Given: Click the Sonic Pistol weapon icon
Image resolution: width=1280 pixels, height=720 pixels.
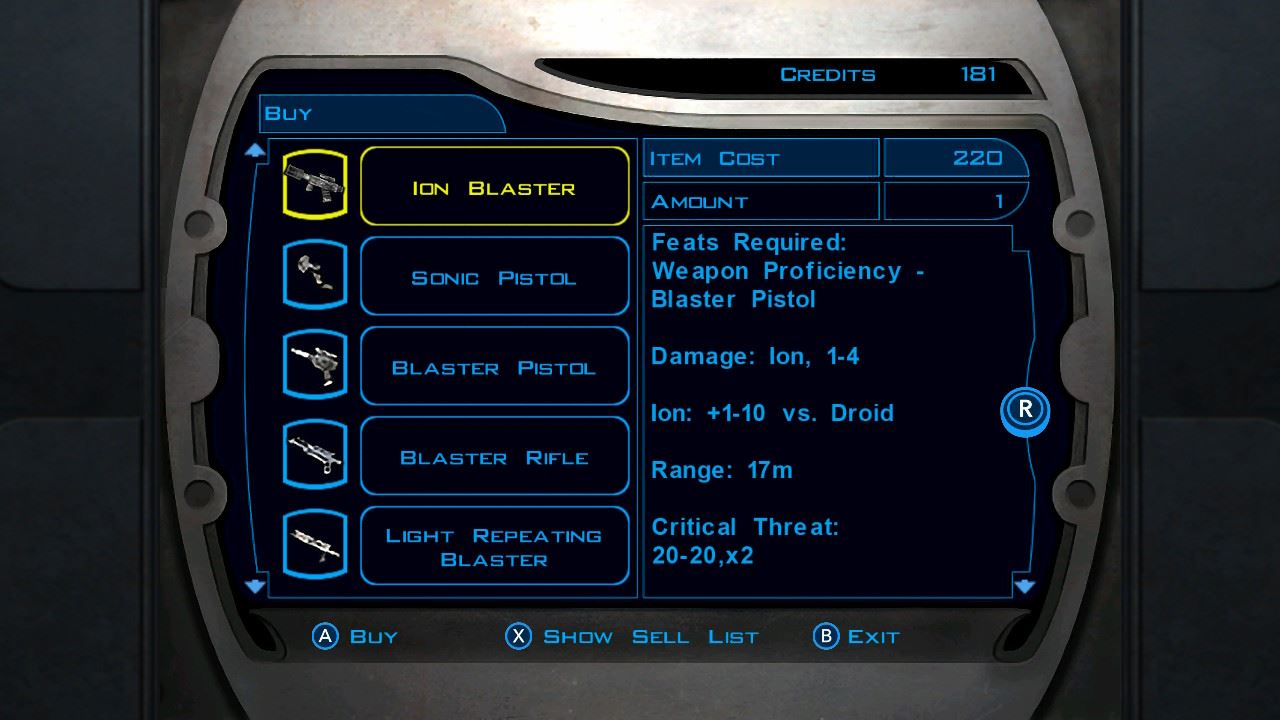Looking at the screenshot, I should 315,275.
